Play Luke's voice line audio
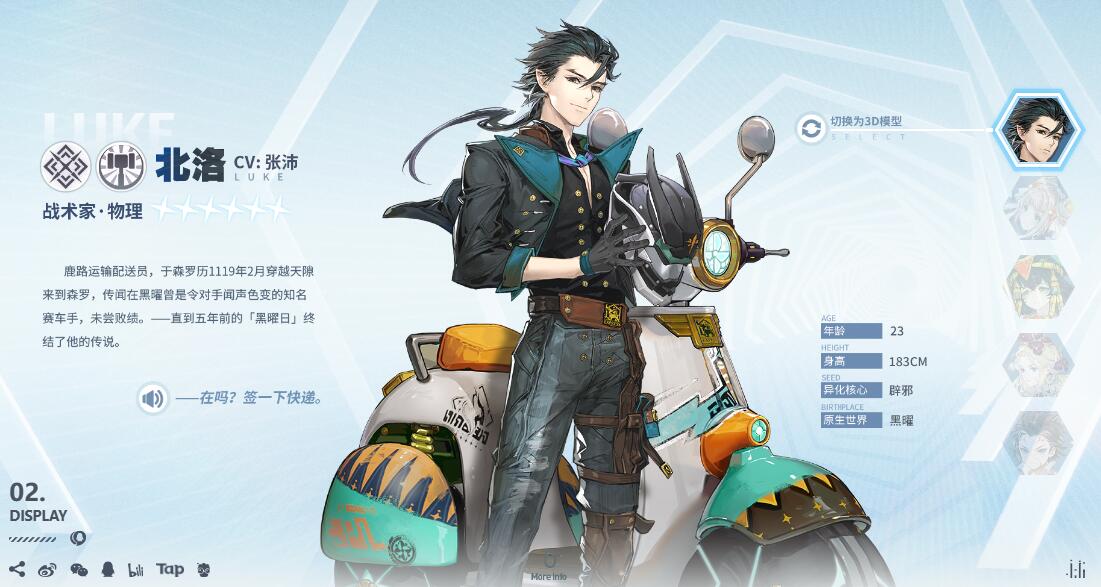1101x587 pixels. pyautogui.click(x=153, y=399)
